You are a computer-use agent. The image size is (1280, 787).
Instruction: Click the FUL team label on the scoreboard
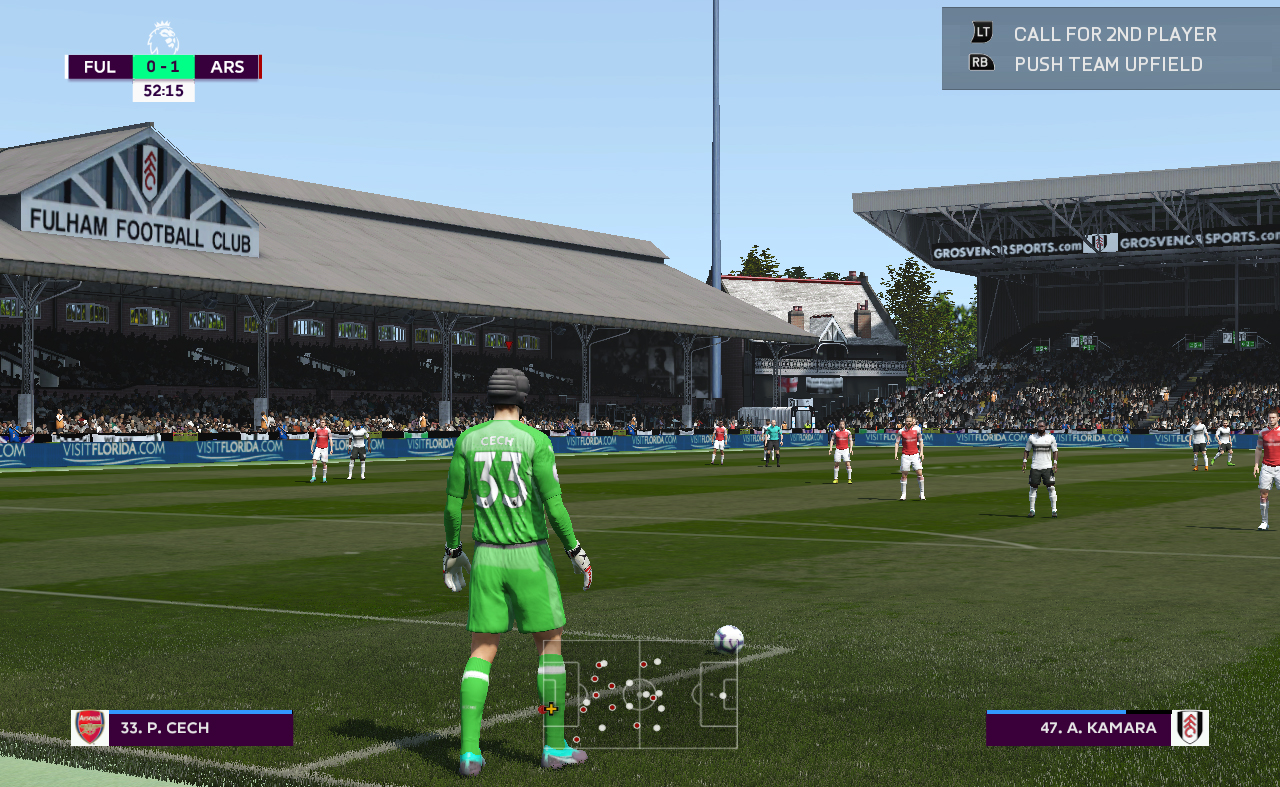click(100, 67)
